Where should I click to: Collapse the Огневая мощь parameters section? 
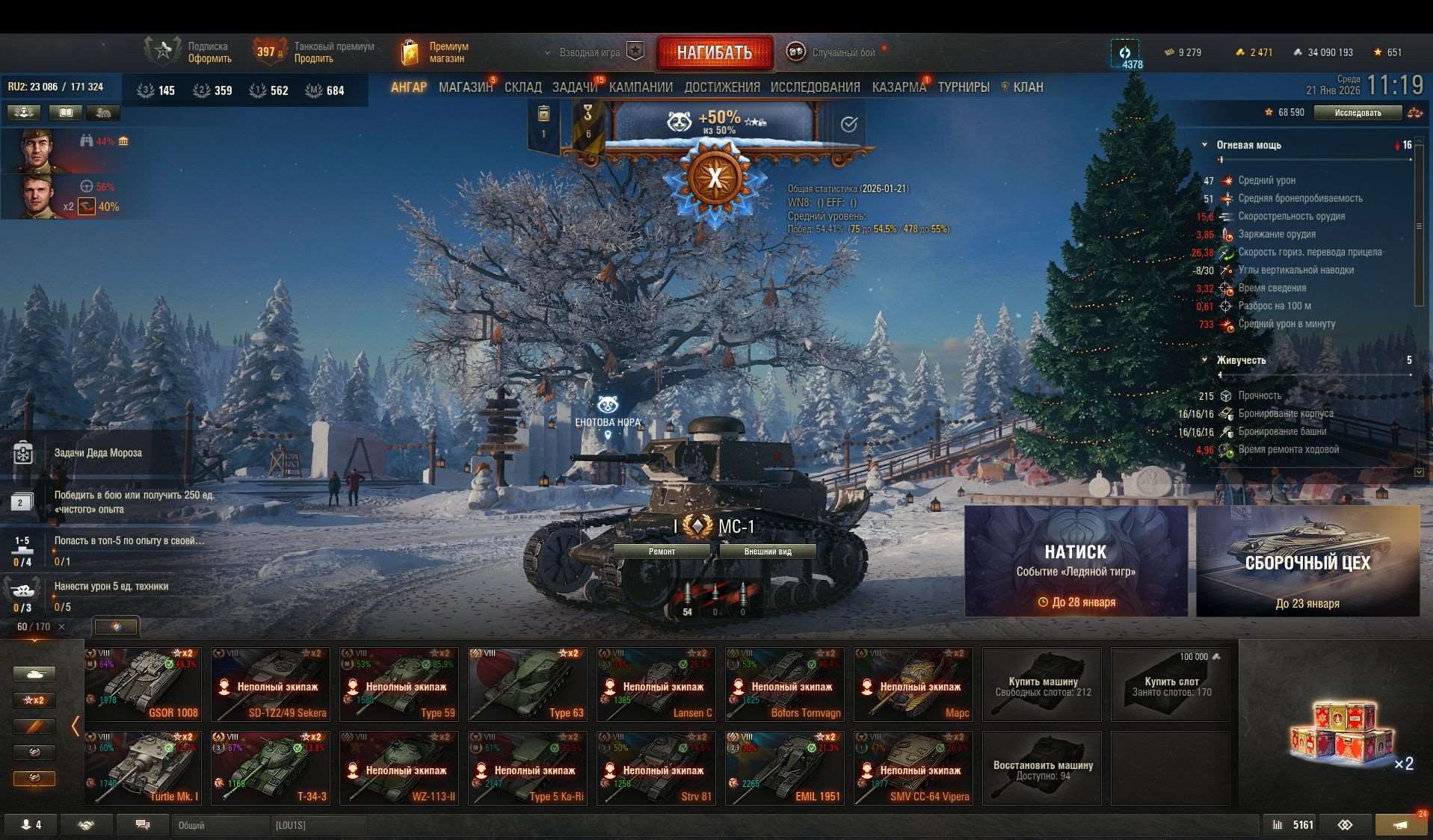point(1204,145)
